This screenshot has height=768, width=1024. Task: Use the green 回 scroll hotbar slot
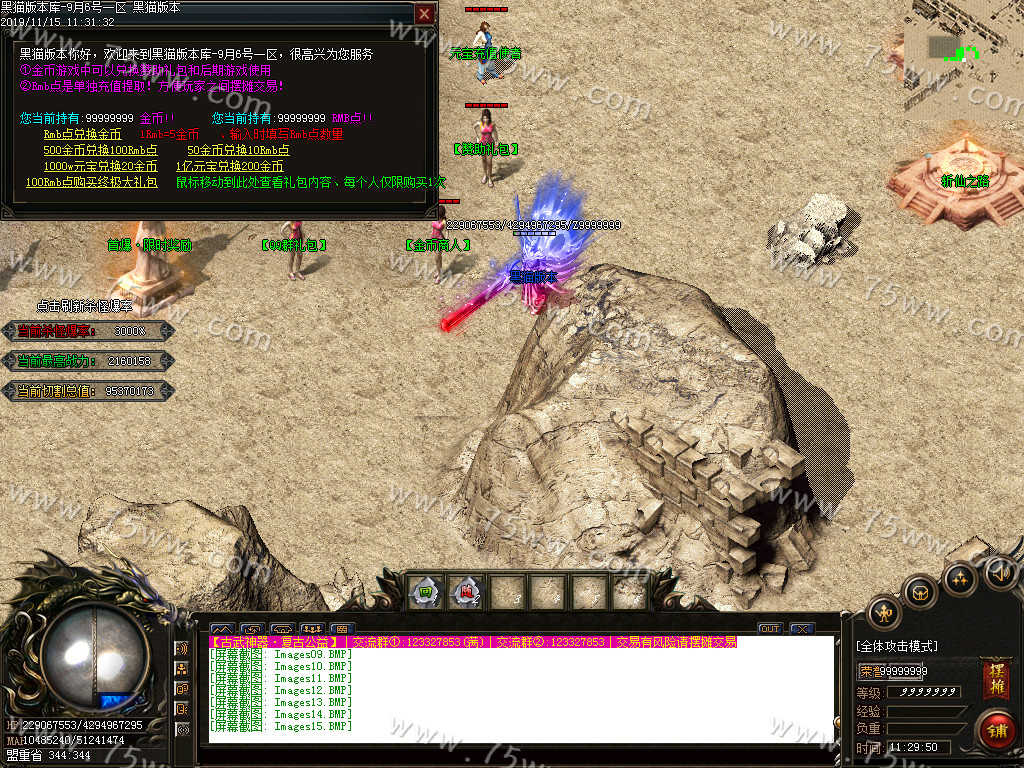point(427,591)
